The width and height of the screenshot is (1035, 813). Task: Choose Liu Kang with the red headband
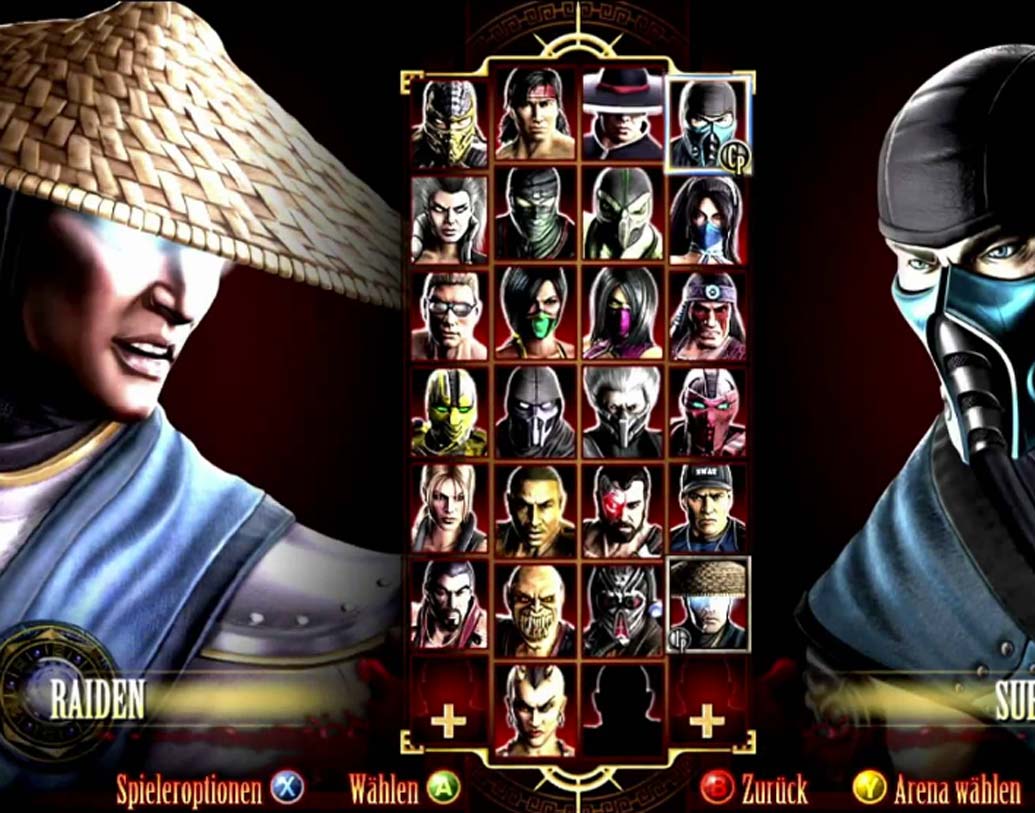pyautogui.click(x=535, y=123)
